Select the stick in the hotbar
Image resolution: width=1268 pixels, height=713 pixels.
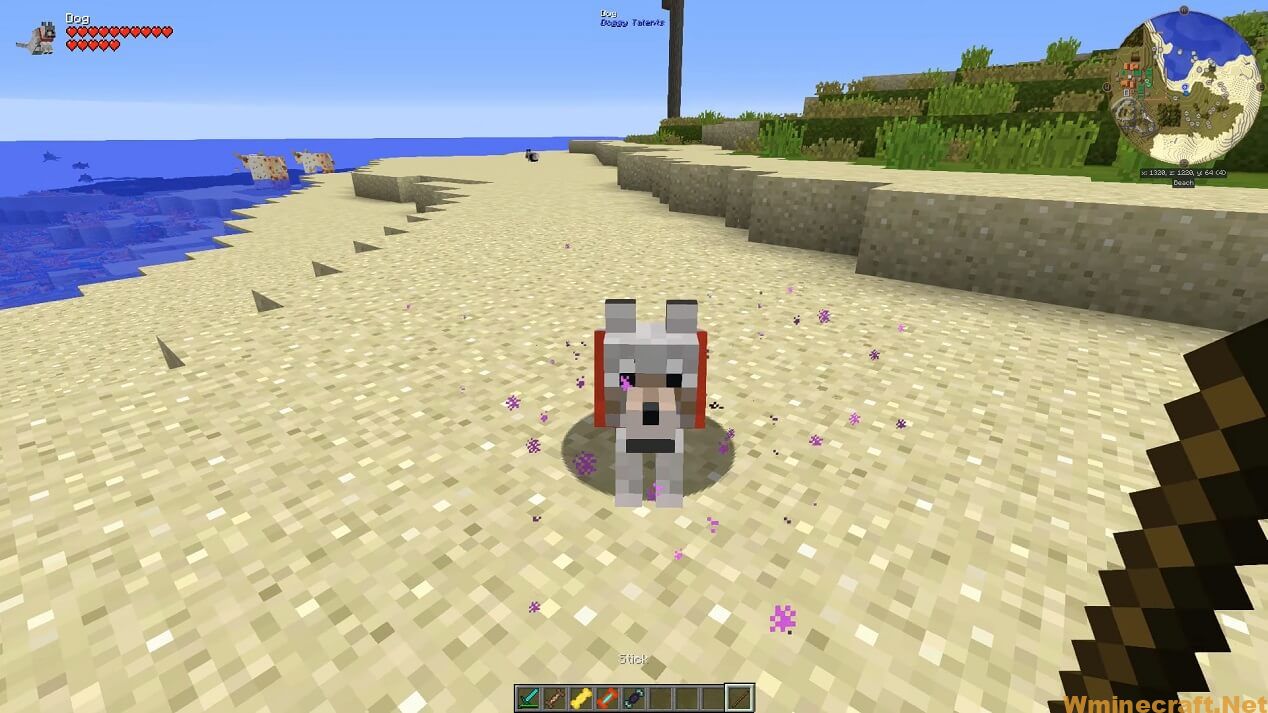(739, 698)
